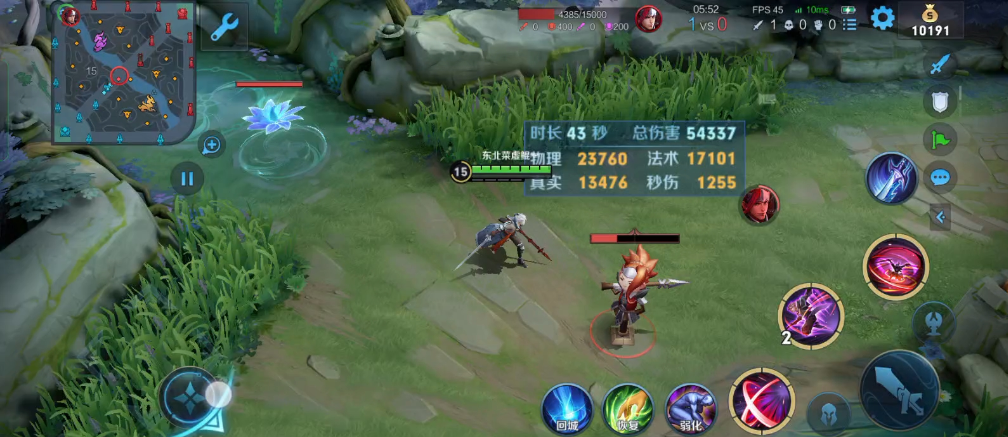Open the chat bubble button
Screen dimensions: 1008x437
coord(939,177)
